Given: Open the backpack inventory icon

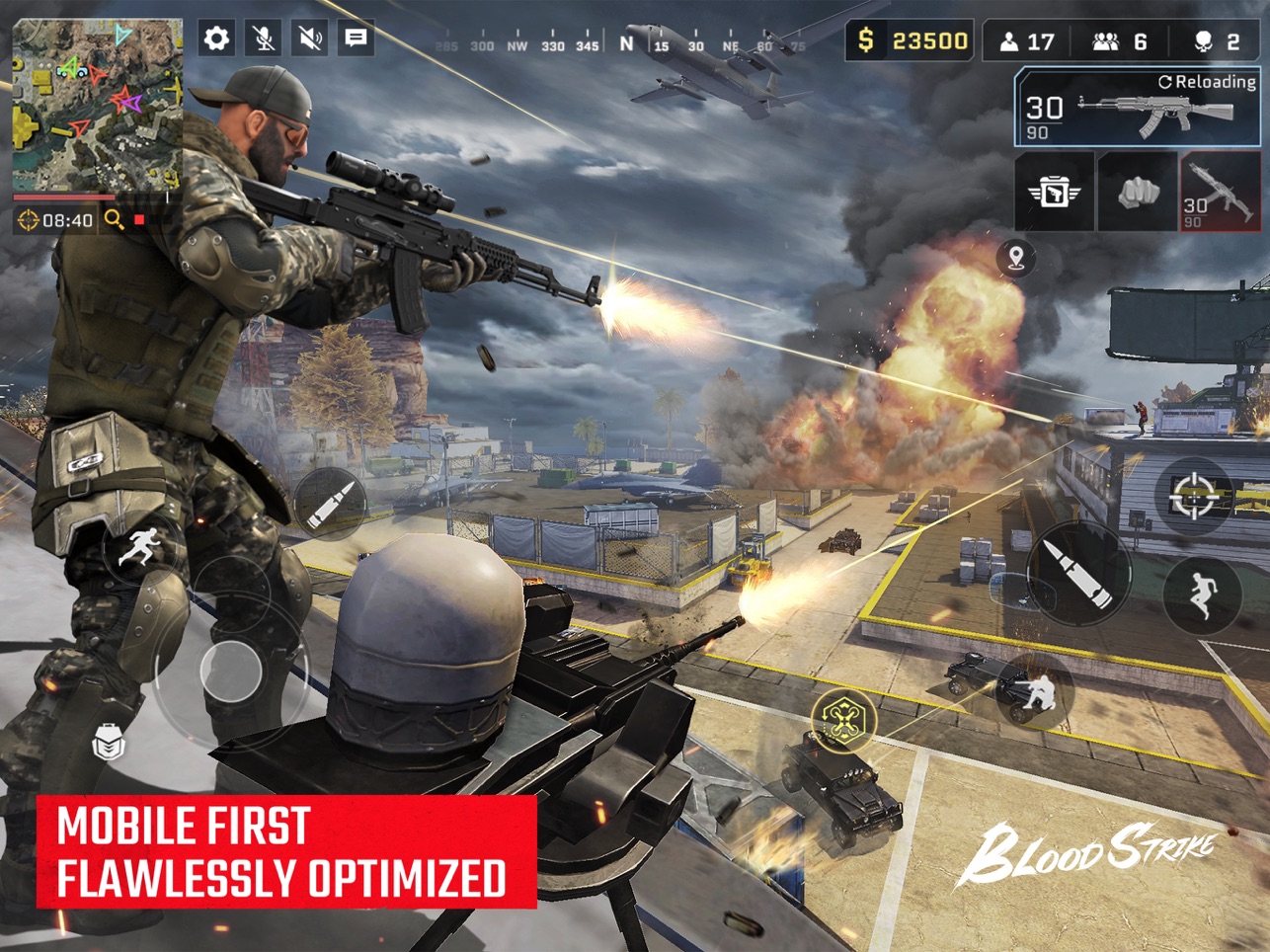Looking at the screenshot, I should tap(109, 742).
